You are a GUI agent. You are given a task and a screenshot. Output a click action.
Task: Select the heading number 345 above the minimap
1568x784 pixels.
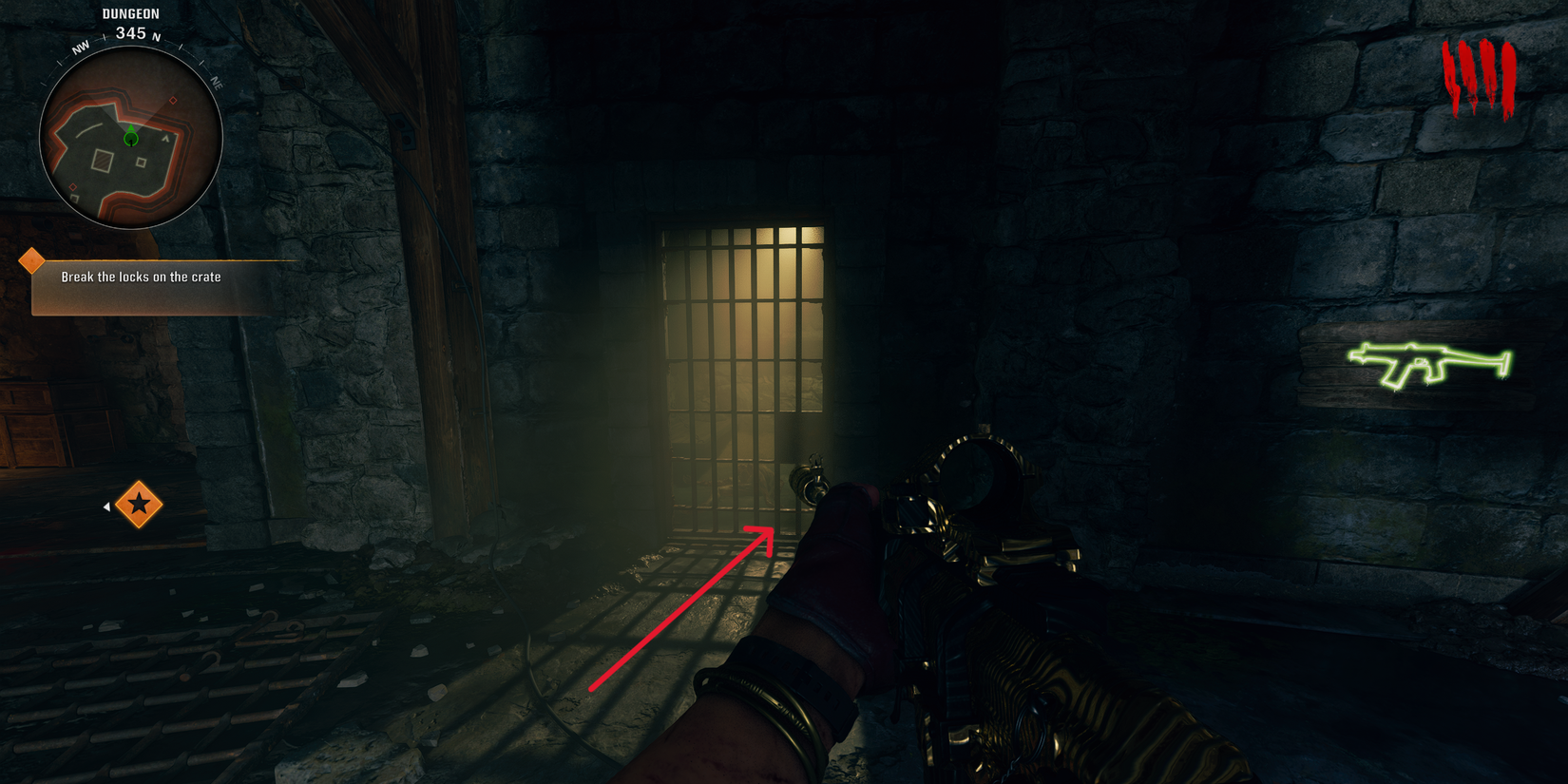(131, 31)
